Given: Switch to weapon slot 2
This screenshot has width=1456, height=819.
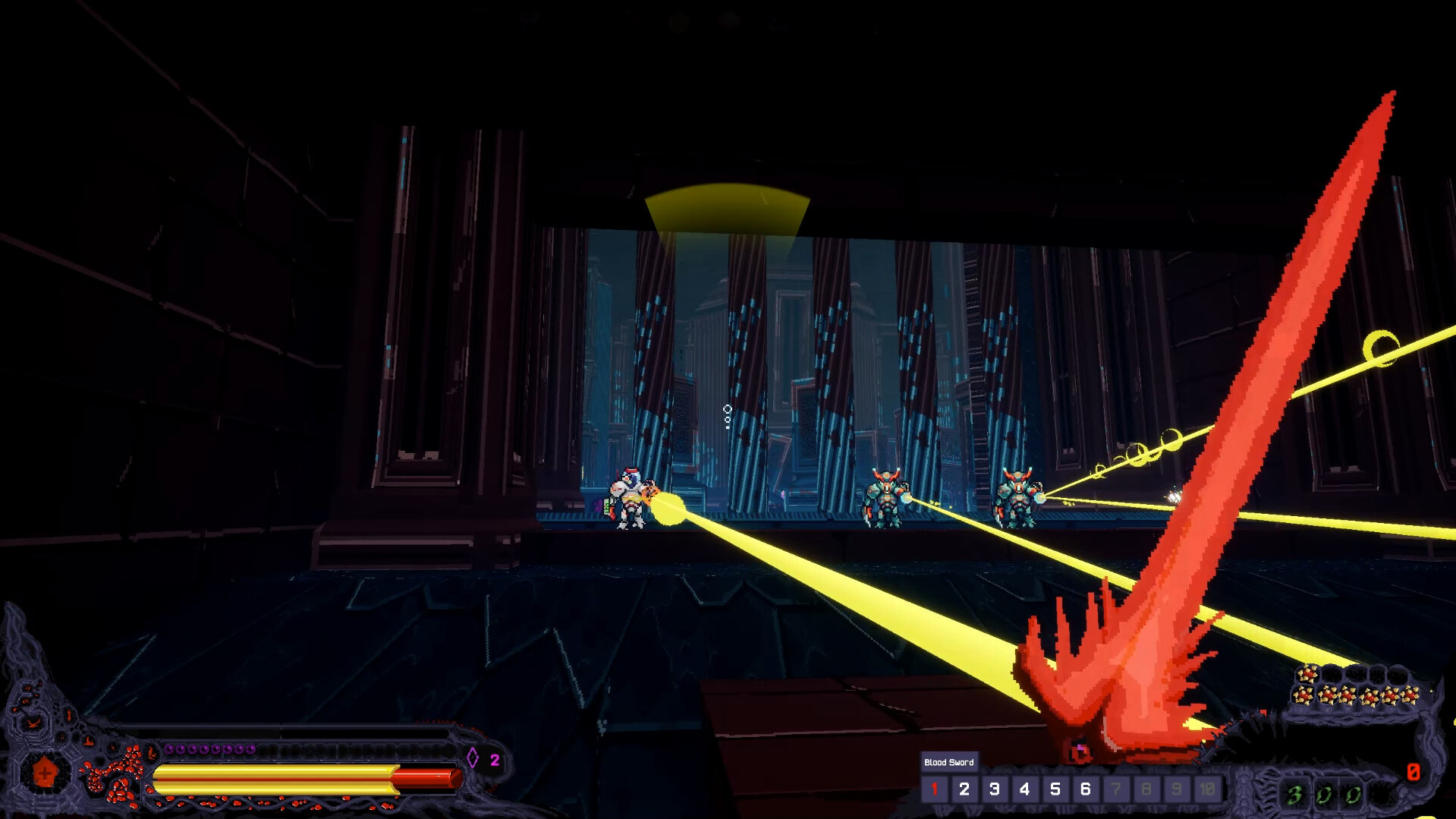Looking at the screenshot, I should click(964, 789).
